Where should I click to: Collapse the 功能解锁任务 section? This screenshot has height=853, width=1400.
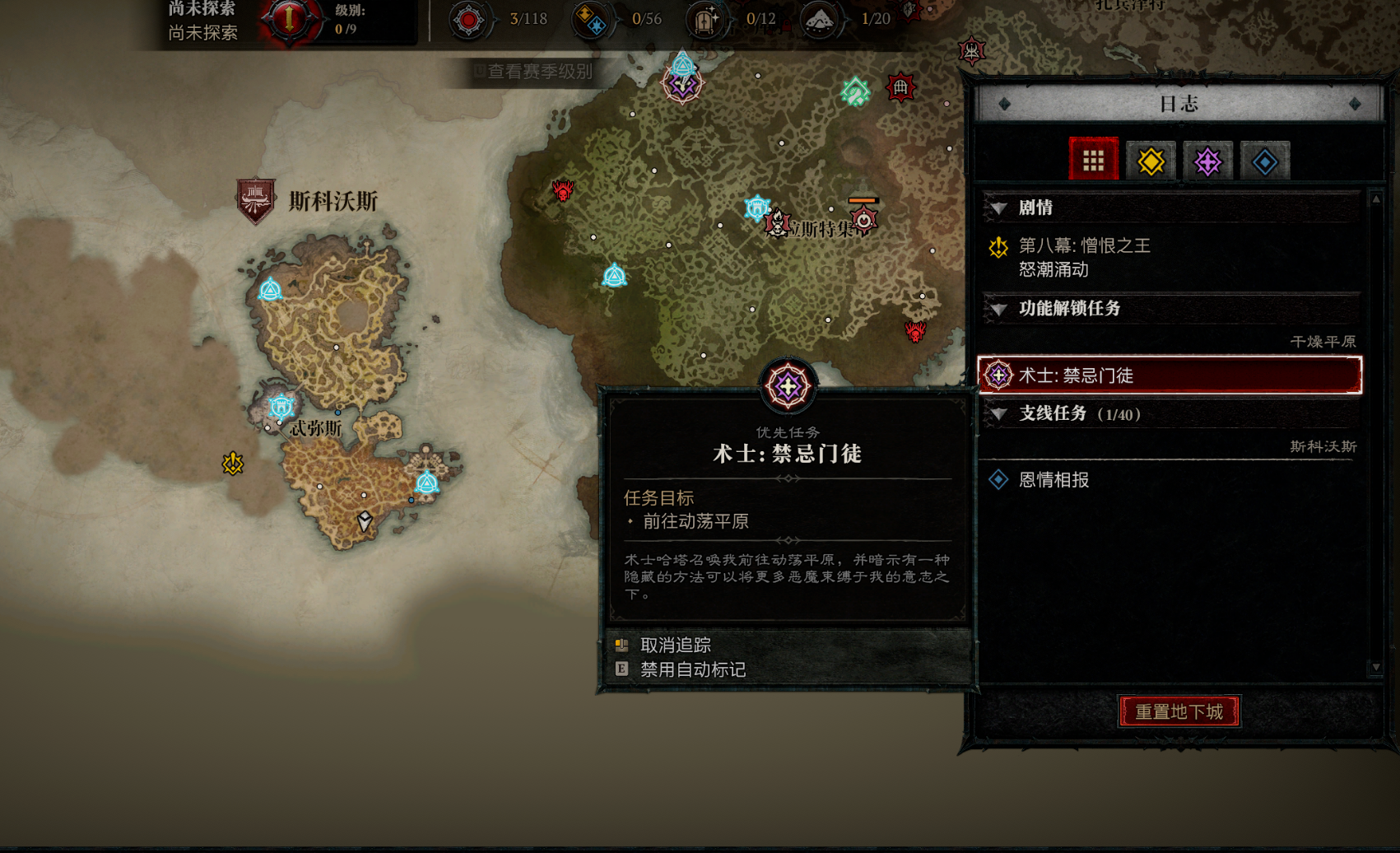coord(998,310)
